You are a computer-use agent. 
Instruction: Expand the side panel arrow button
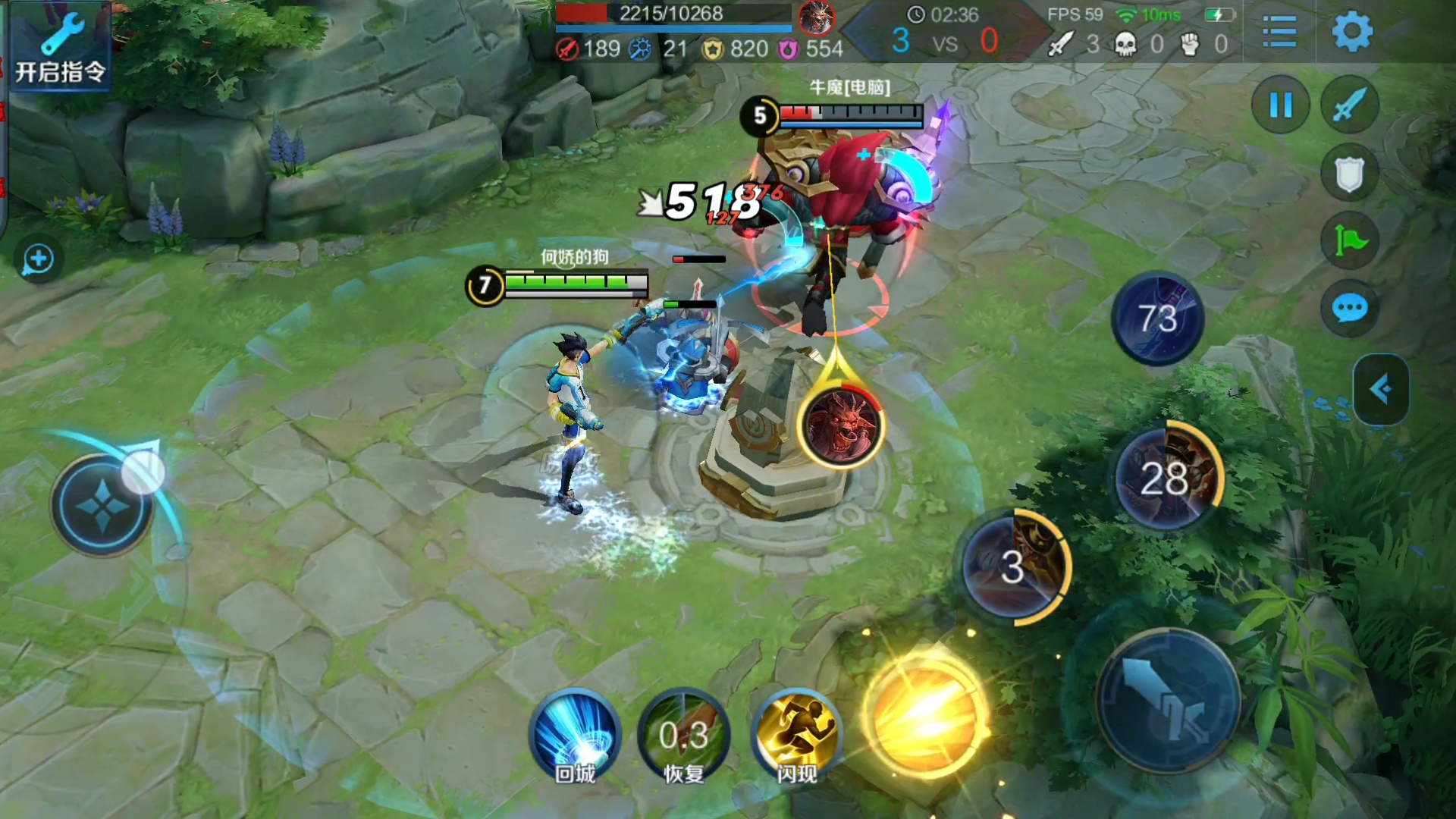point(1381,390)
